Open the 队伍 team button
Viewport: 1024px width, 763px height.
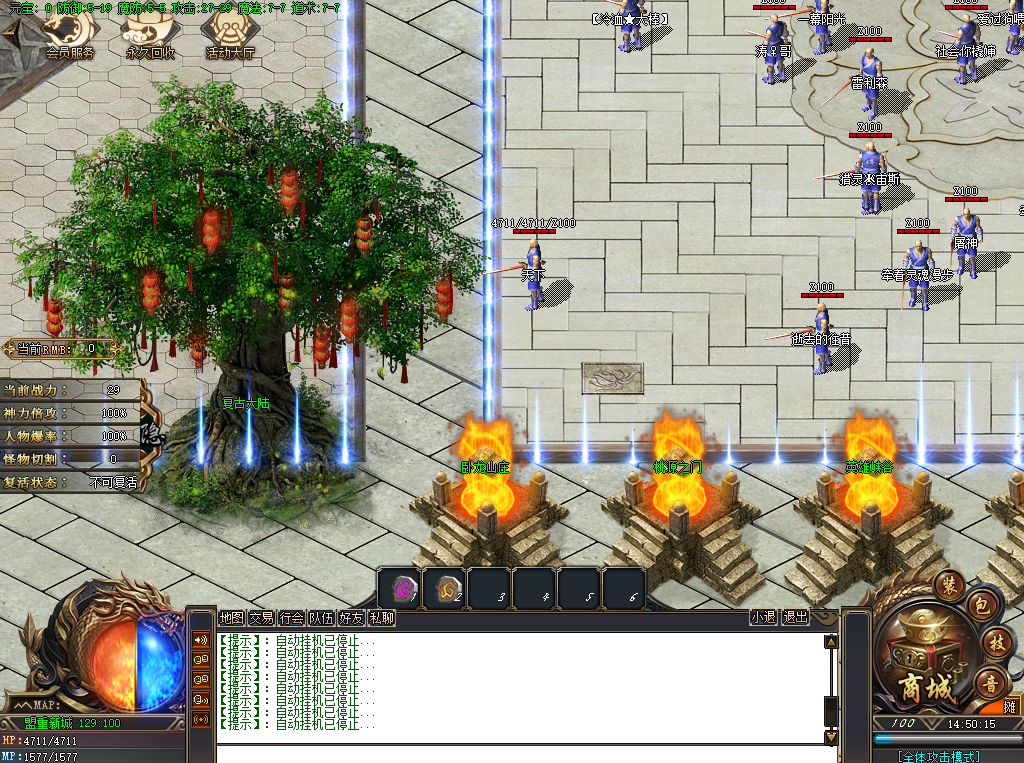321,618
